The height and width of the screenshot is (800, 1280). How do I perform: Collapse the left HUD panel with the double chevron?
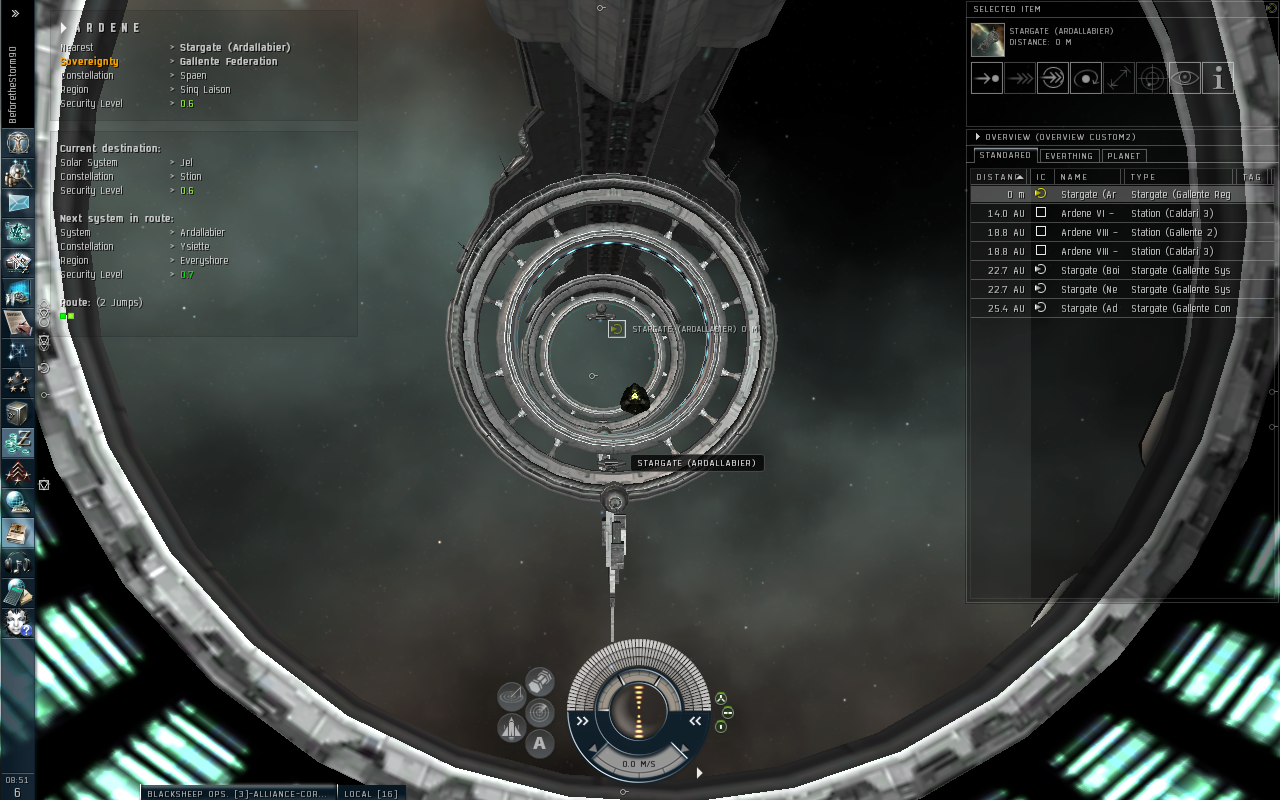(583, 721)
